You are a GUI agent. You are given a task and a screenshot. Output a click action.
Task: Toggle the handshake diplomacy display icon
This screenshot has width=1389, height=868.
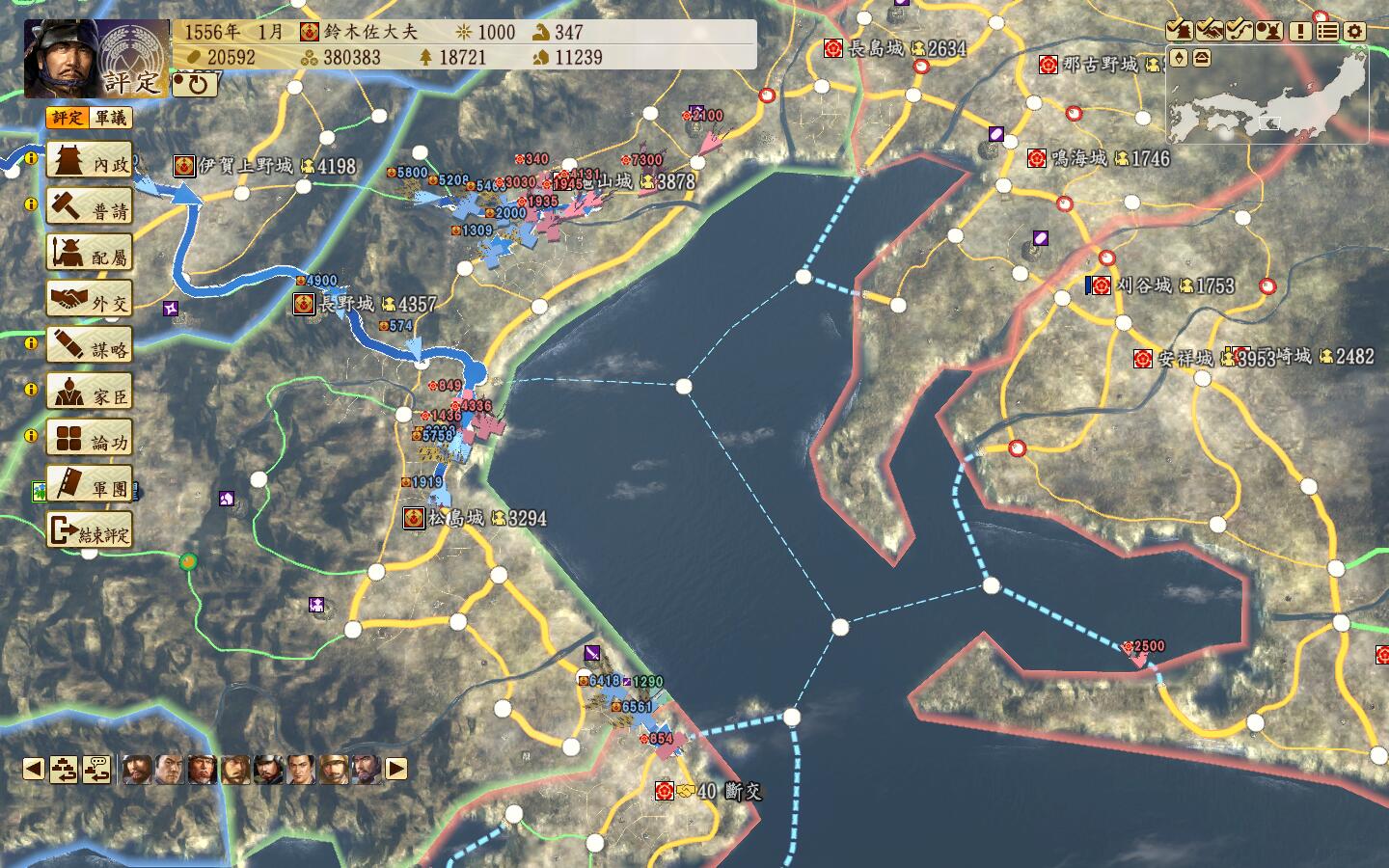[1209, 31]
